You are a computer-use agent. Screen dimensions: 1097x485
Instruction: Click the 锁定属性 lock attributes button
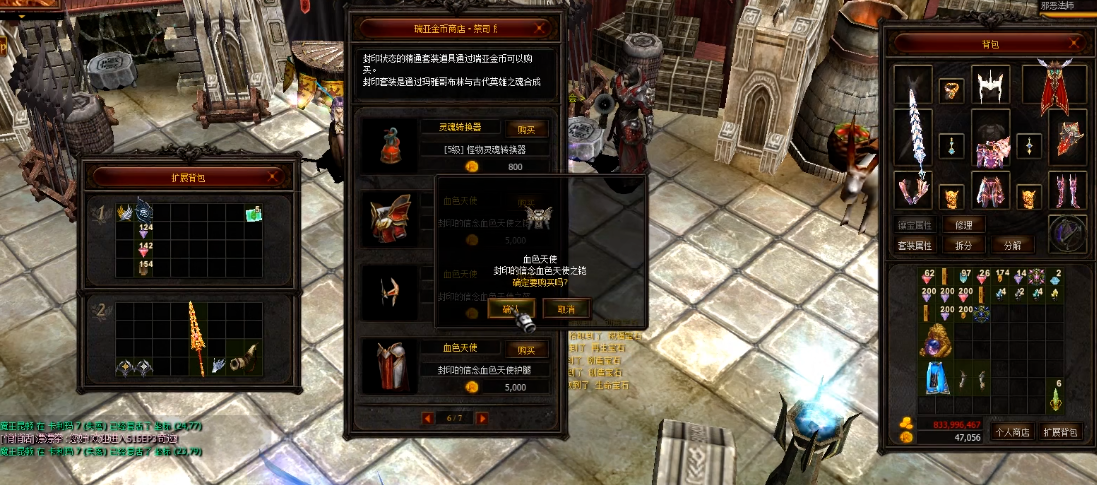click(x=914, y=225)
